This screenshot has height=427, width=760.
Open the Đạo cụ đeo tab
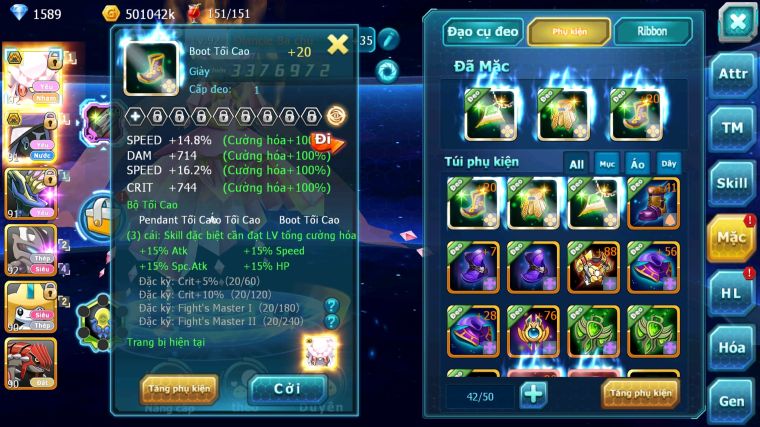(x=483, y=32)
